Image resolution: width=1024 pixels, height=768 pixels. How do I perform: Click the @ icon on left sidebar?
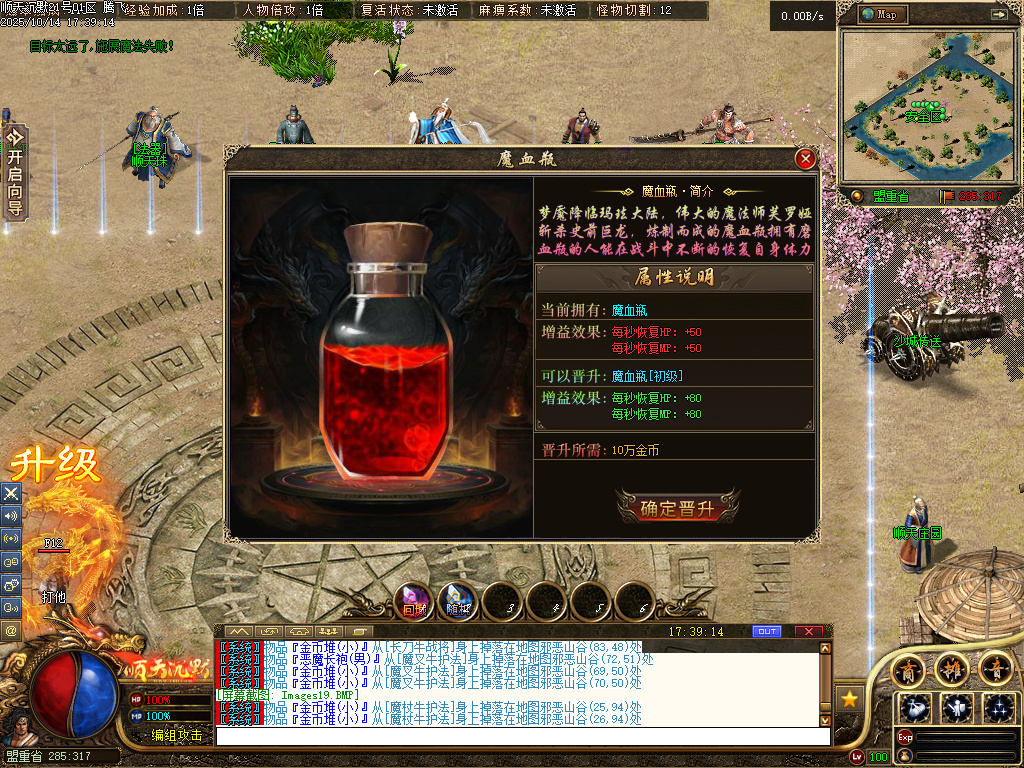[11, 631]
